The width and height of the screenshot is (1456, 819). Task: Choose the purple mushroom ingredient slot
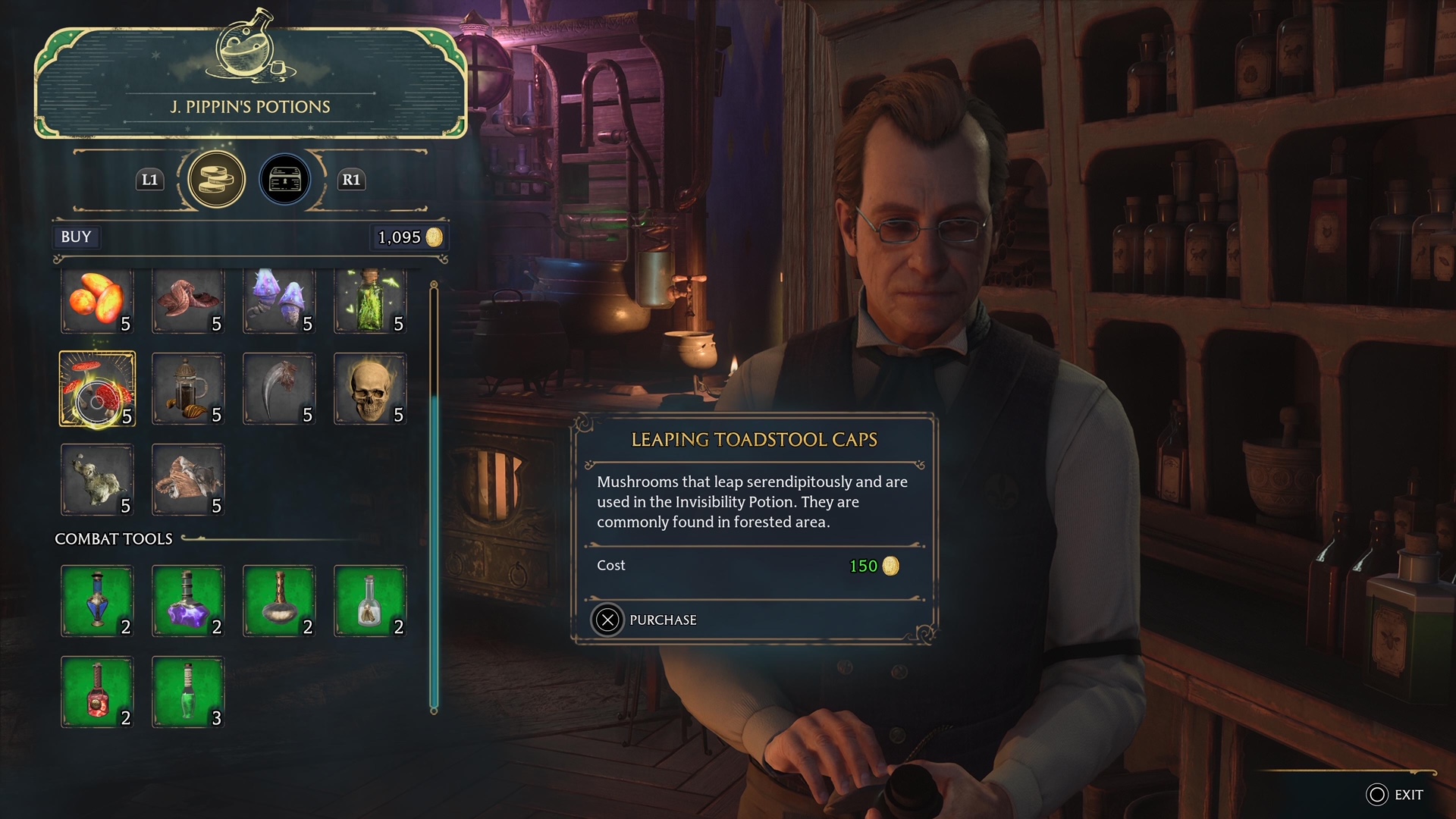279,300
